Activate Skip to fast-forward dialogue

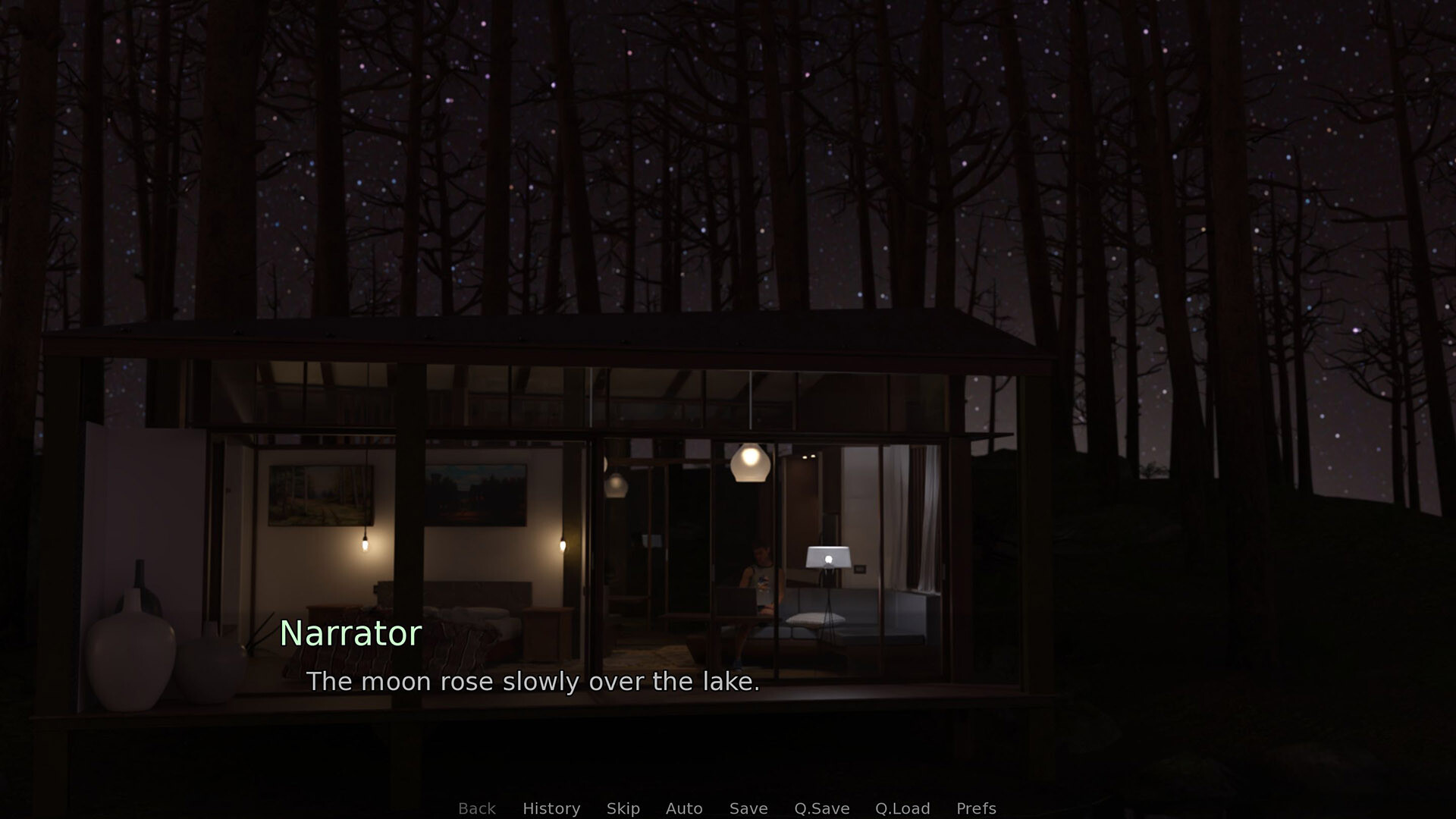point(623,808)
